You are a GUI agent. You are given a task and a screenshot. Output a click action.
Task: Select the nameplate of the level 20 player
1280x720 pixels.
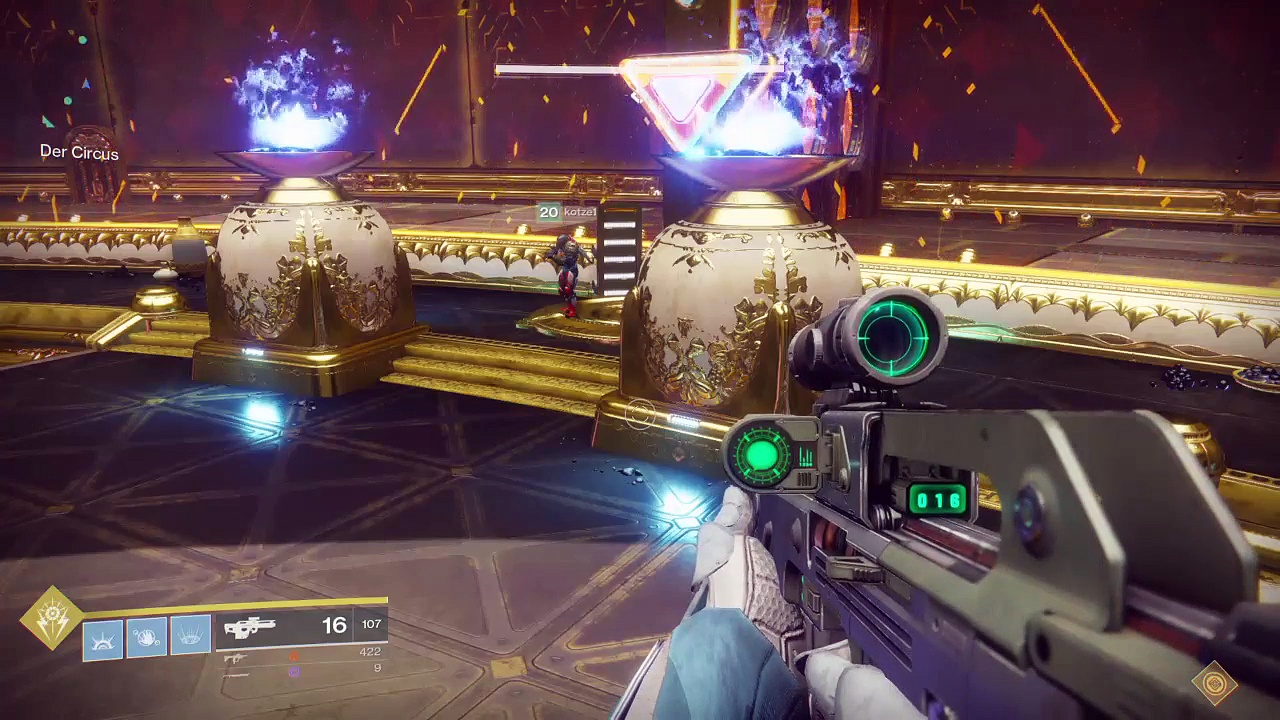click(x=567, y=212)
